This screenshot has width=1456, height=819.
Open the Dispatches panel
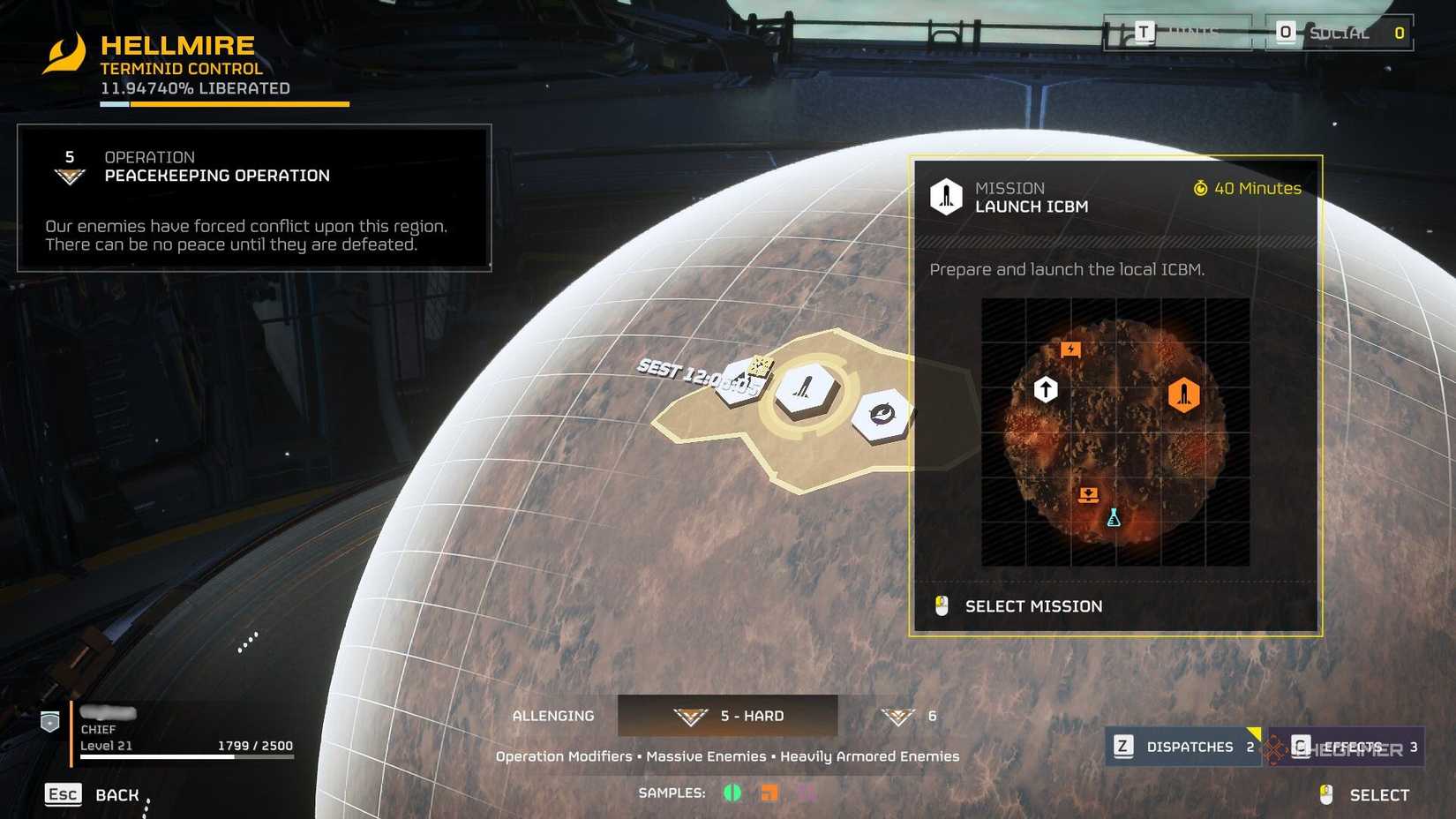[x=1182, y=747]
